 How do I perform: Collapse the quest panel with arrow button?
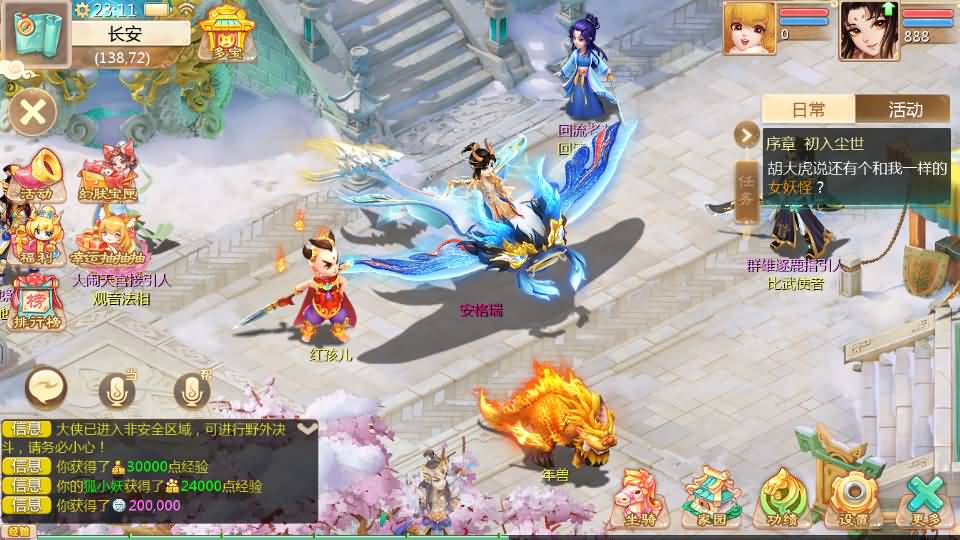click(746, 134)
